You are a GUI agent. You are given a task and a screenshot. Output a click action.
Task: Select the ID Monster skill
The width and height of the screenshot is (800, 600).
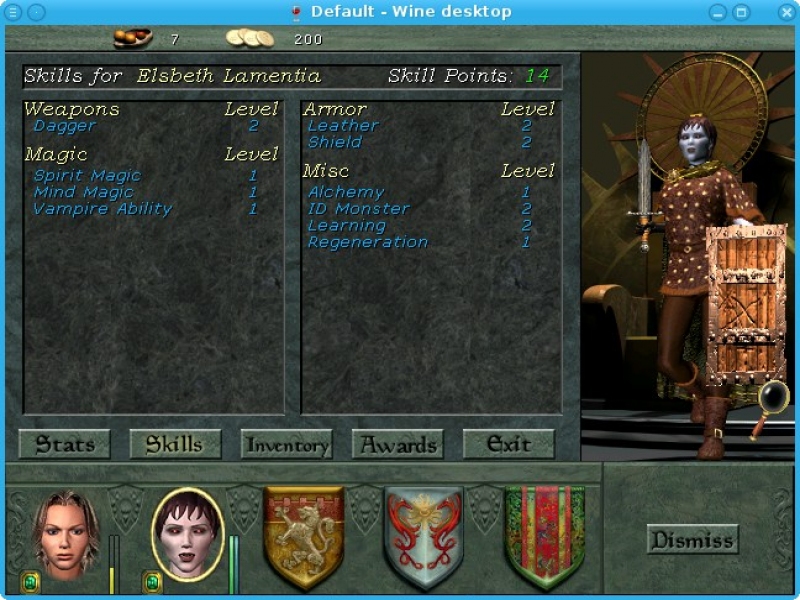pos(358,209)
